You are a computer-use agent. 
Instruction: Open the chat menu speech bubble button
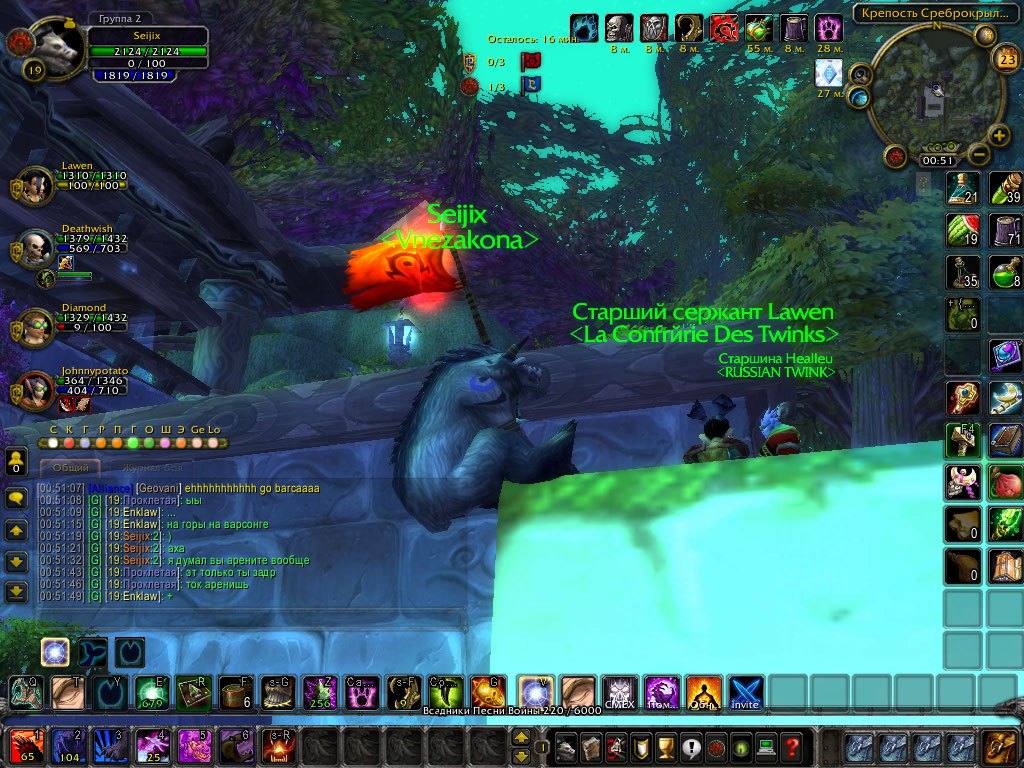[x=16, y=497]
